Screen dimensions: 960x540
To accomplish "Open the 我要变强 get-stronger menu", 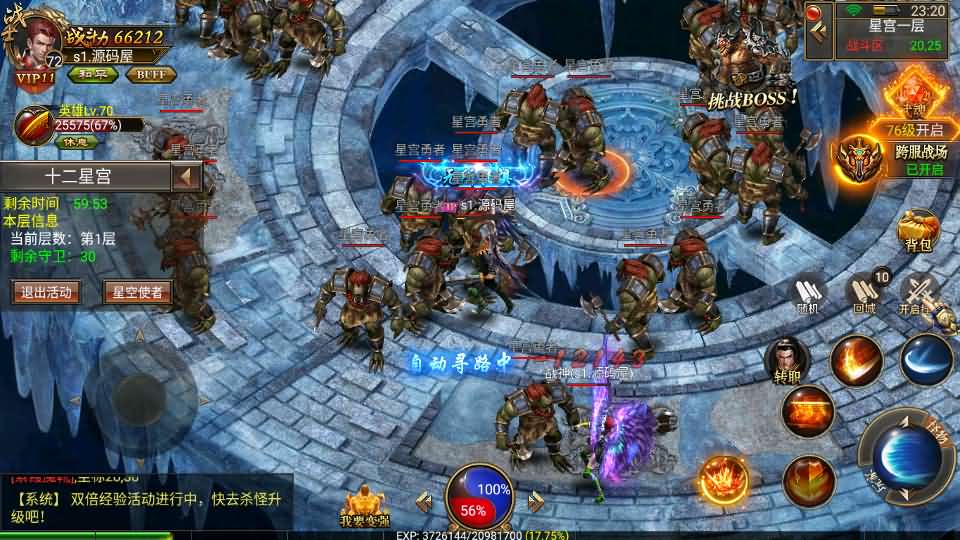I will point(366,506).
